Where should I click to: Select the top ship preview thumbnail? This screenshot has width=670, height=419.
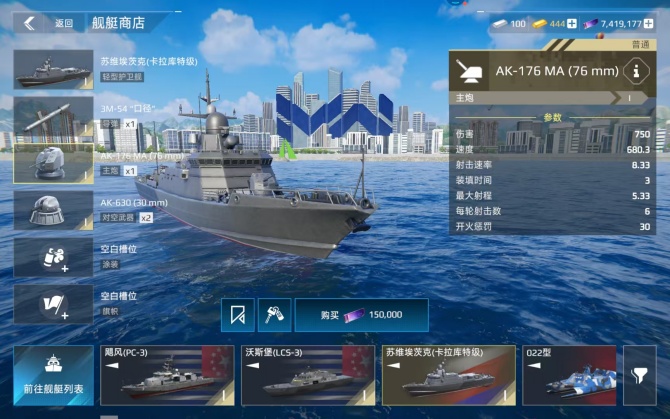[x=54, y=70]
